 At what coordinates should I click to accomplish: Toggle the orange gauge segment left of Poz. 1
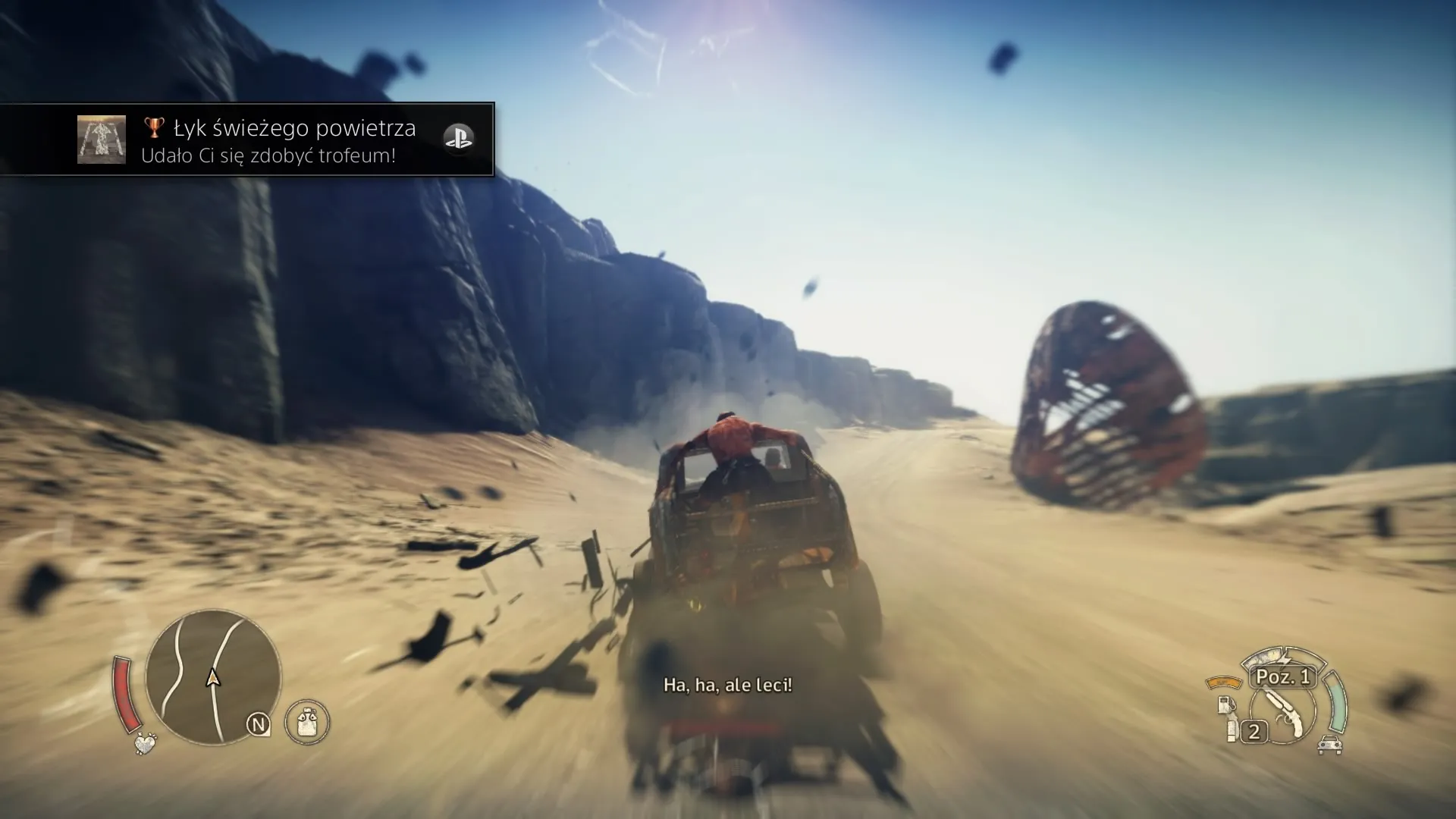tap(1224, 682)
